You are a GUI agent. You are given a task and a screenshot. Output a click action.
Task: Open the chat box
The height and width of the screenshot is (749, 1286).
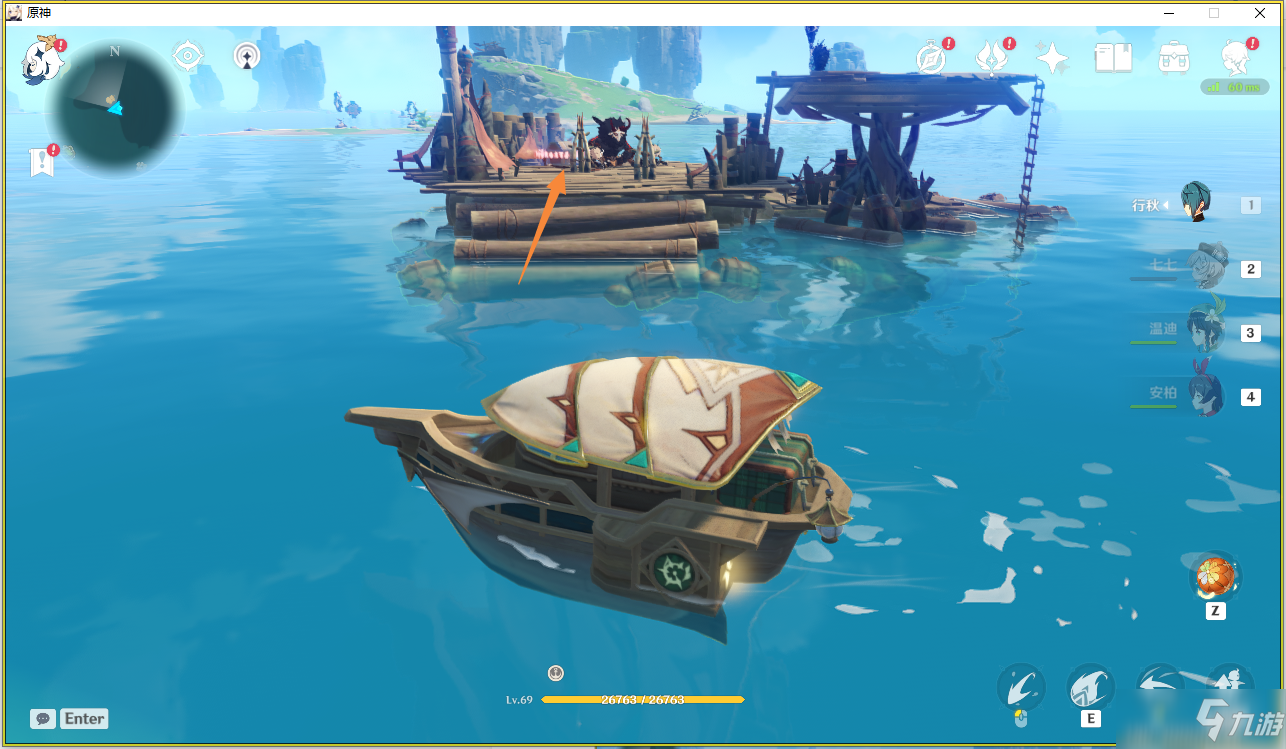(x=43, y=719)
